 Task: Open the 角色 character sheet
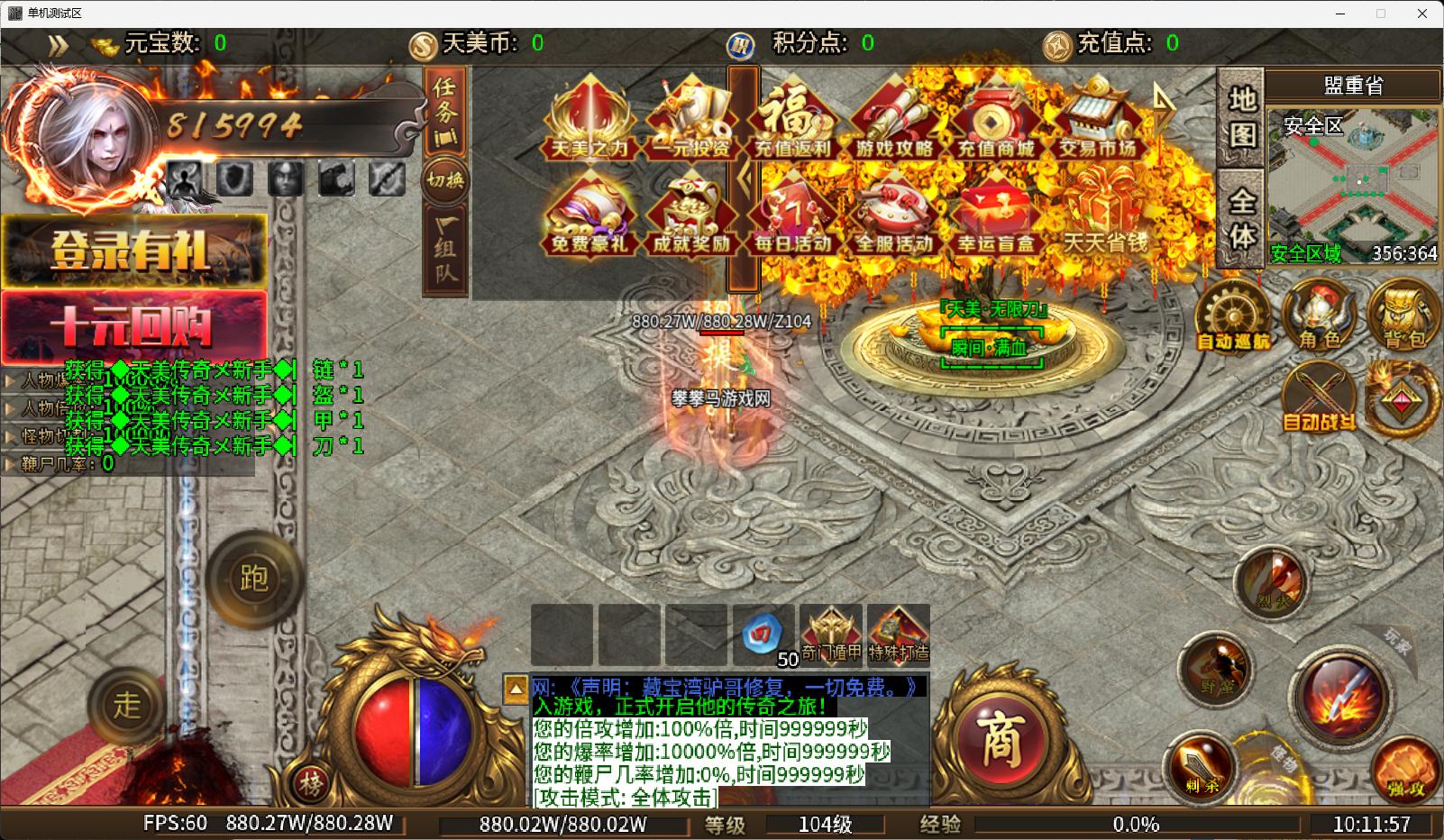tap(1321, 315)
